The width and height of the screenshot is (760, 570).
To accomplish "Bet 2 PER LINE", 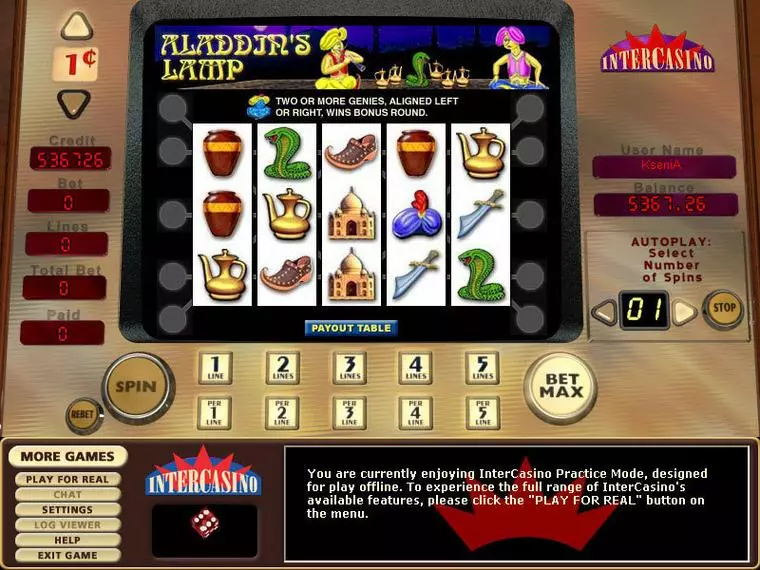I will point(281,412).
